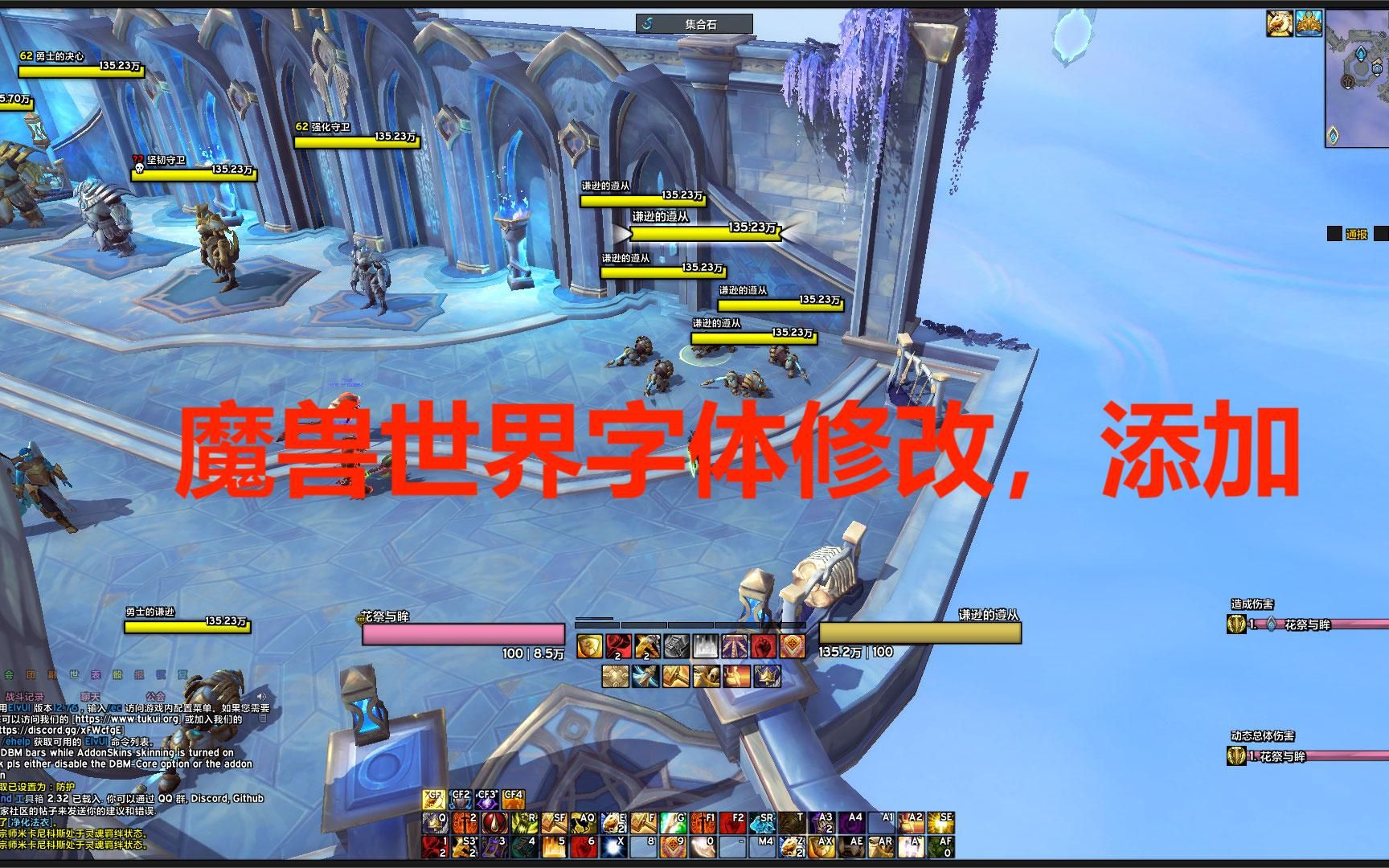Image resolution: width=1389 pixels, height=868 pixels.
Task: Toggle the 通报 announce checkbox on the right
Action: point(1334,234)
